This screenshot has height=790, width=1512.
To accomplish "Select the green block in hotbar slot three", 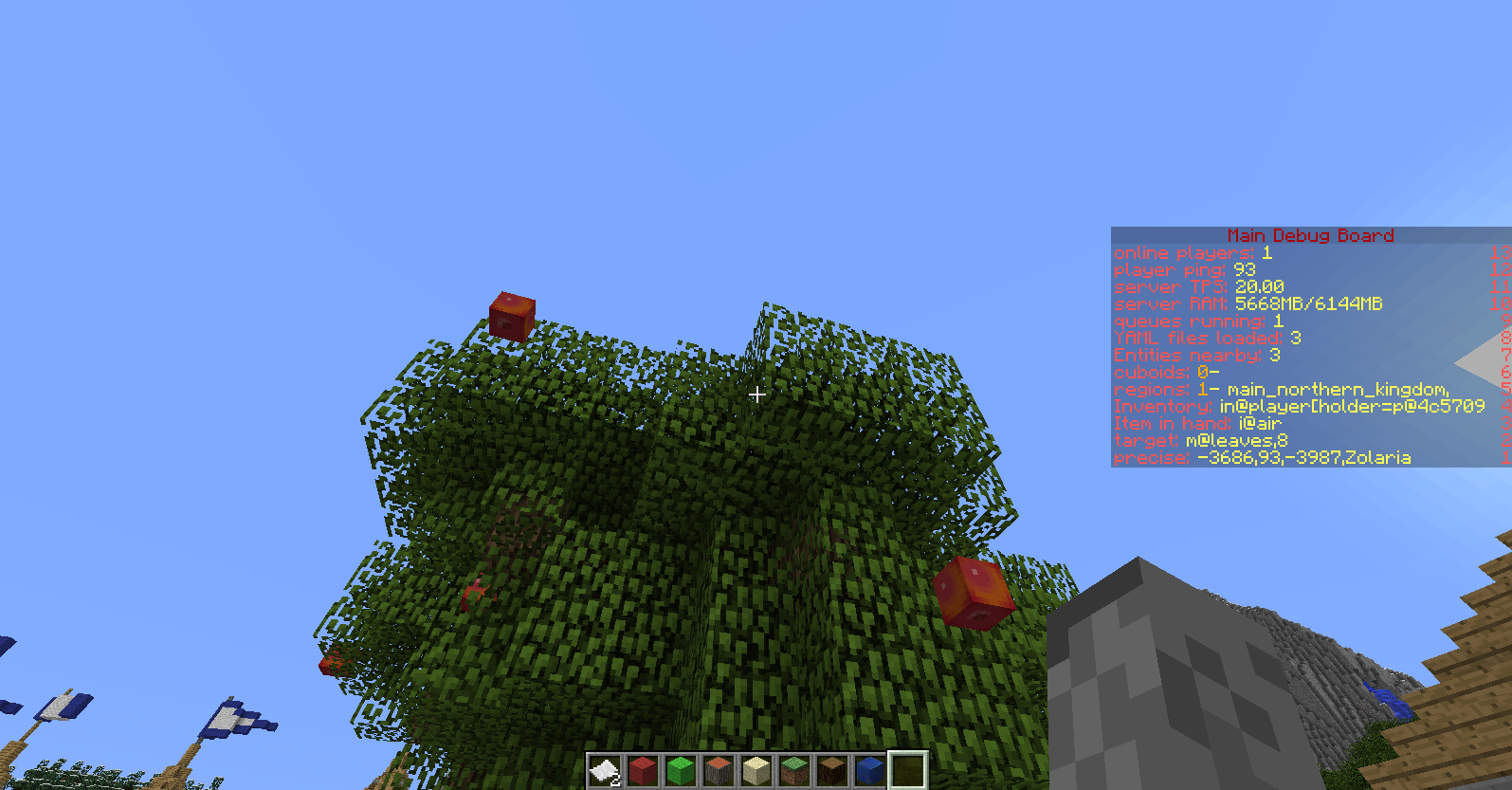I will click(680, 771).
